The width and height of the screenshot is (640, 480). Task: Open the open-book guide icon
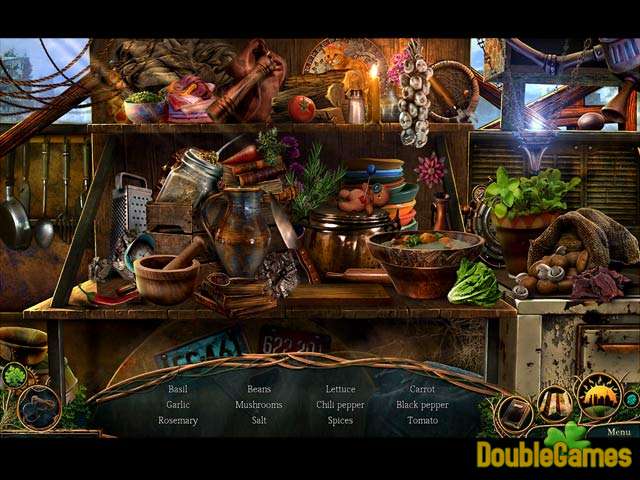click(556, 403)
